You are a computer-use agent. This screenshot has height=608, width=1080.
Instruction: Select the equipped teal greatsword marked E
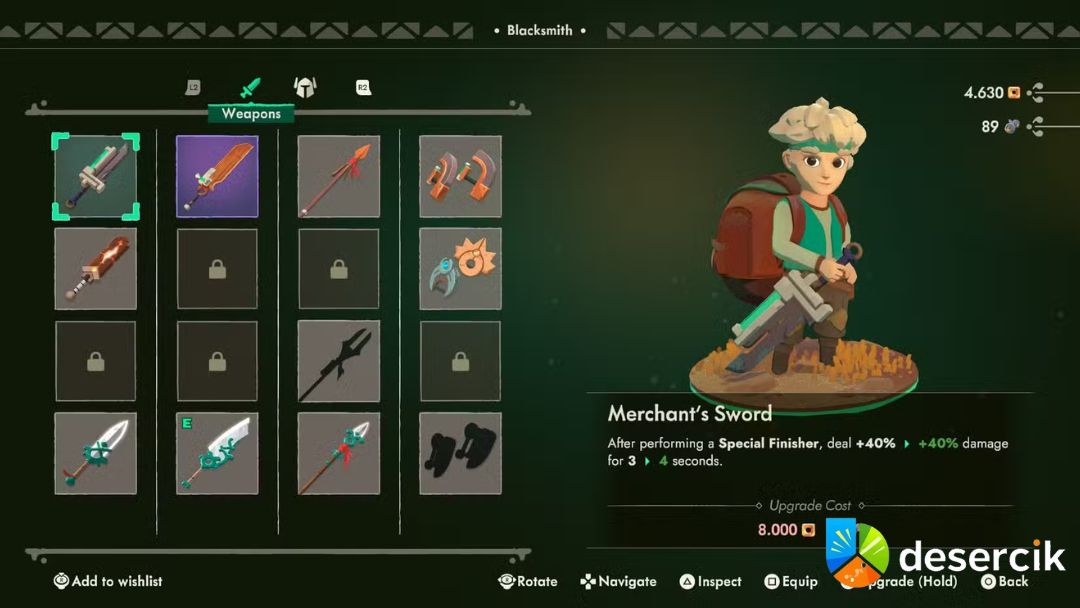(217, 453)
